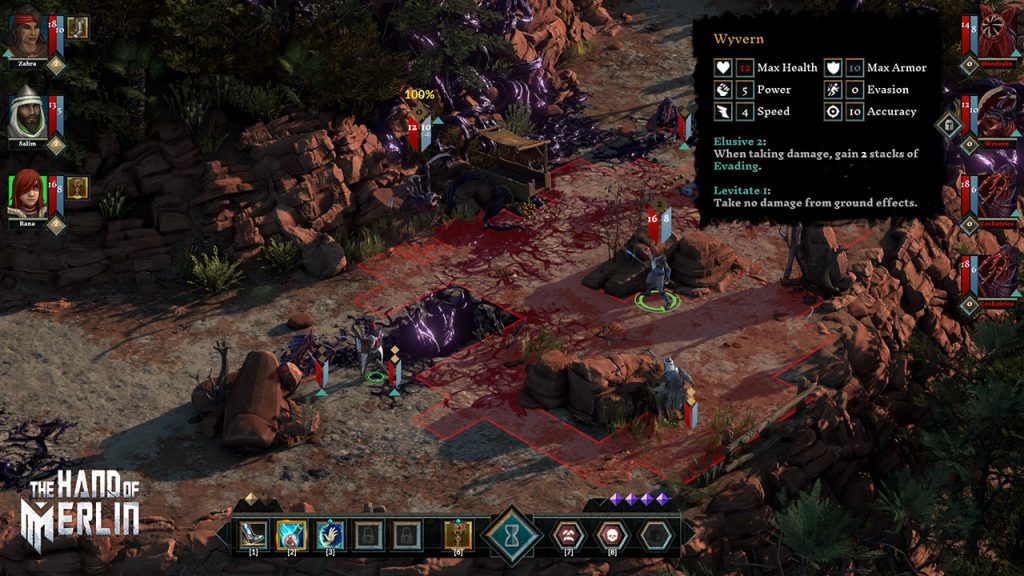Viewport: 1024px width, 576px height.
Task: Click the armor status icon next to Zahra
Action: (80, 28)
